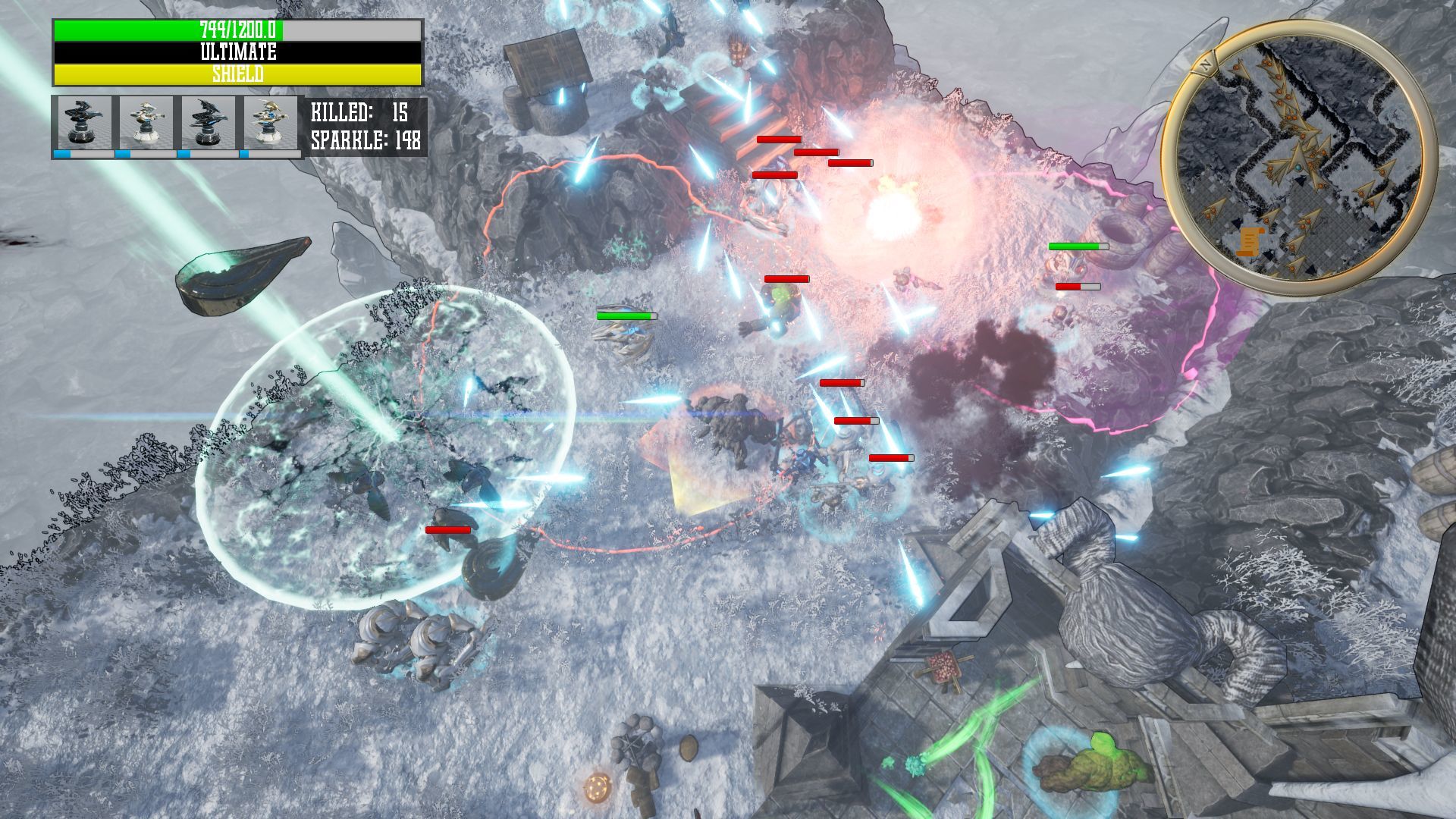1456x819 pixels.
Task: Choose the tall dark spiked-wing turret
Action: tap(207, 124)
